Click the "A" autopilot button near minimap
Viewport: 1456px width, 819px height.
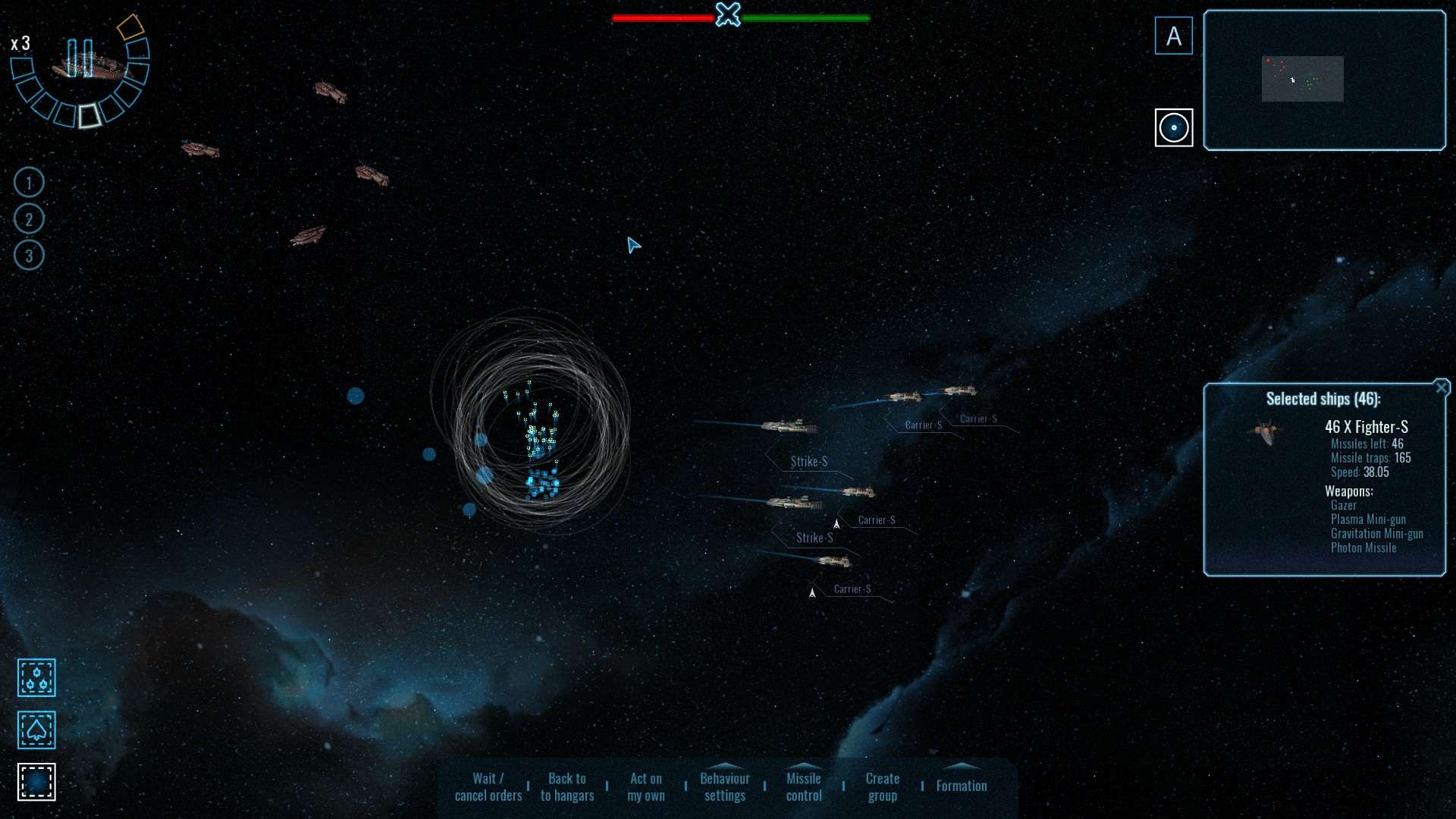coord(1174,35)
